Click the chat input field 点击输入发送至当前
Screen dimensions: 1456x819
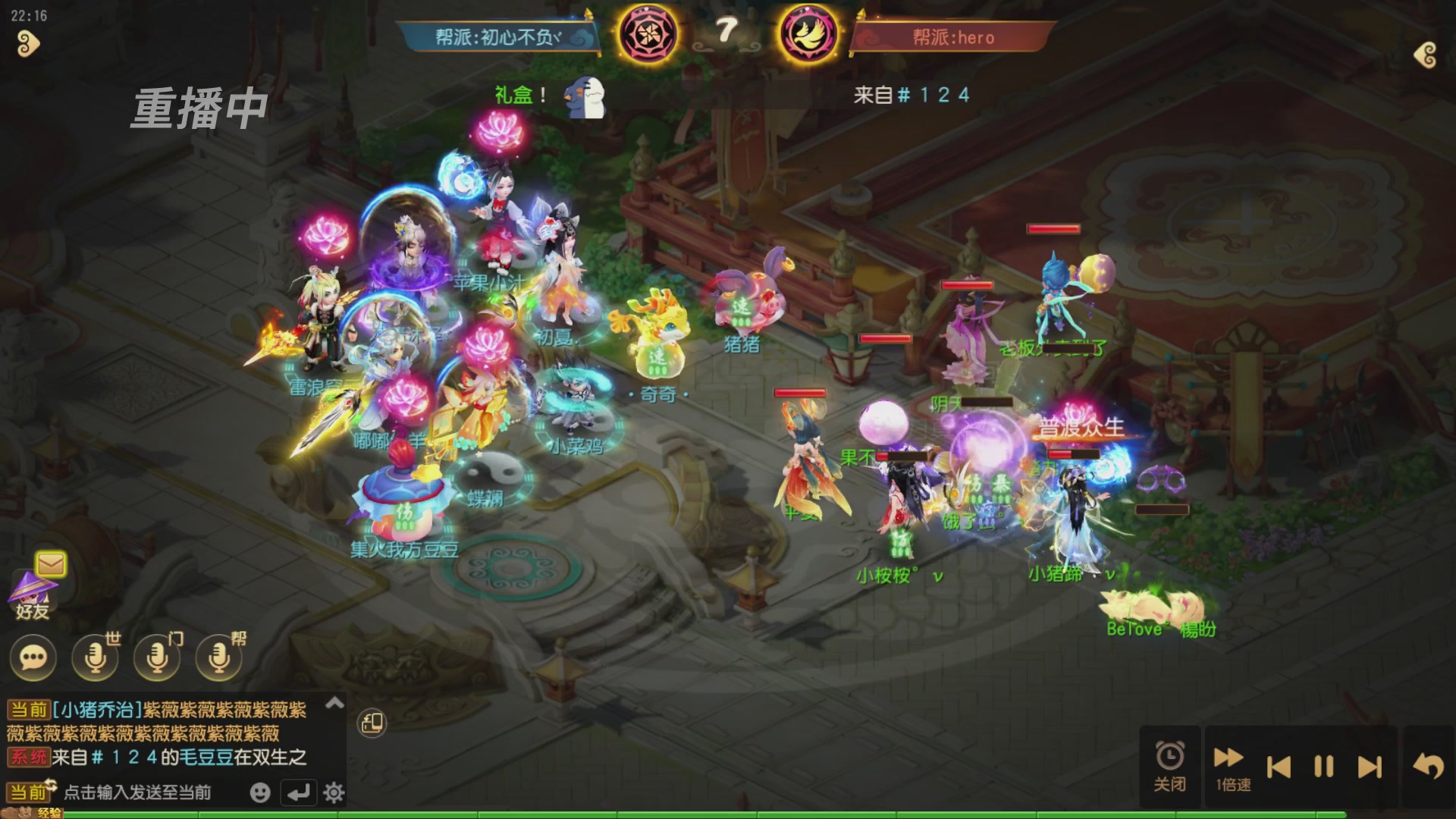click(x=136, y=792)
